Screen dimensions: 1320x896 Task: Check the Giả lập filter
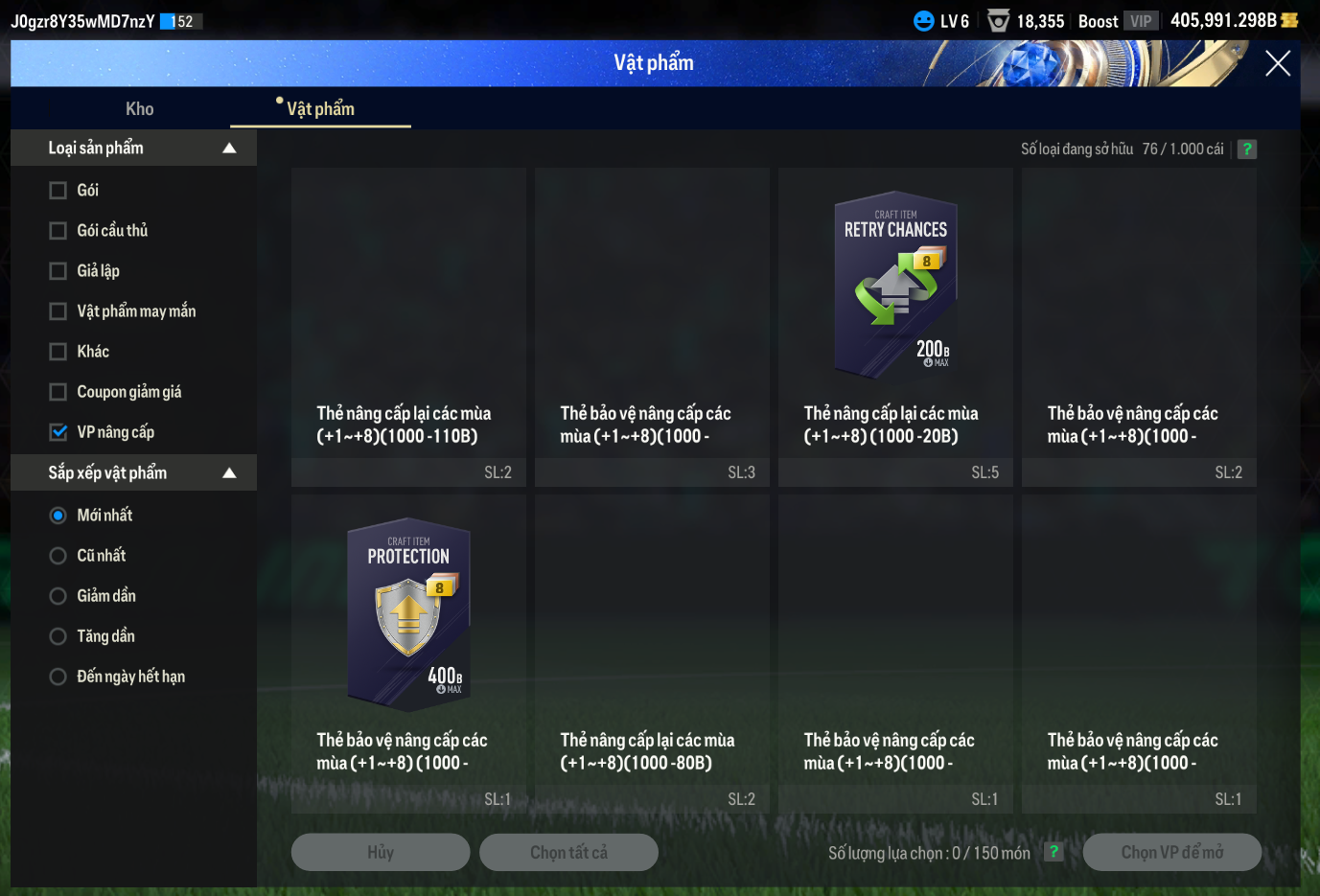click(58, 271)
